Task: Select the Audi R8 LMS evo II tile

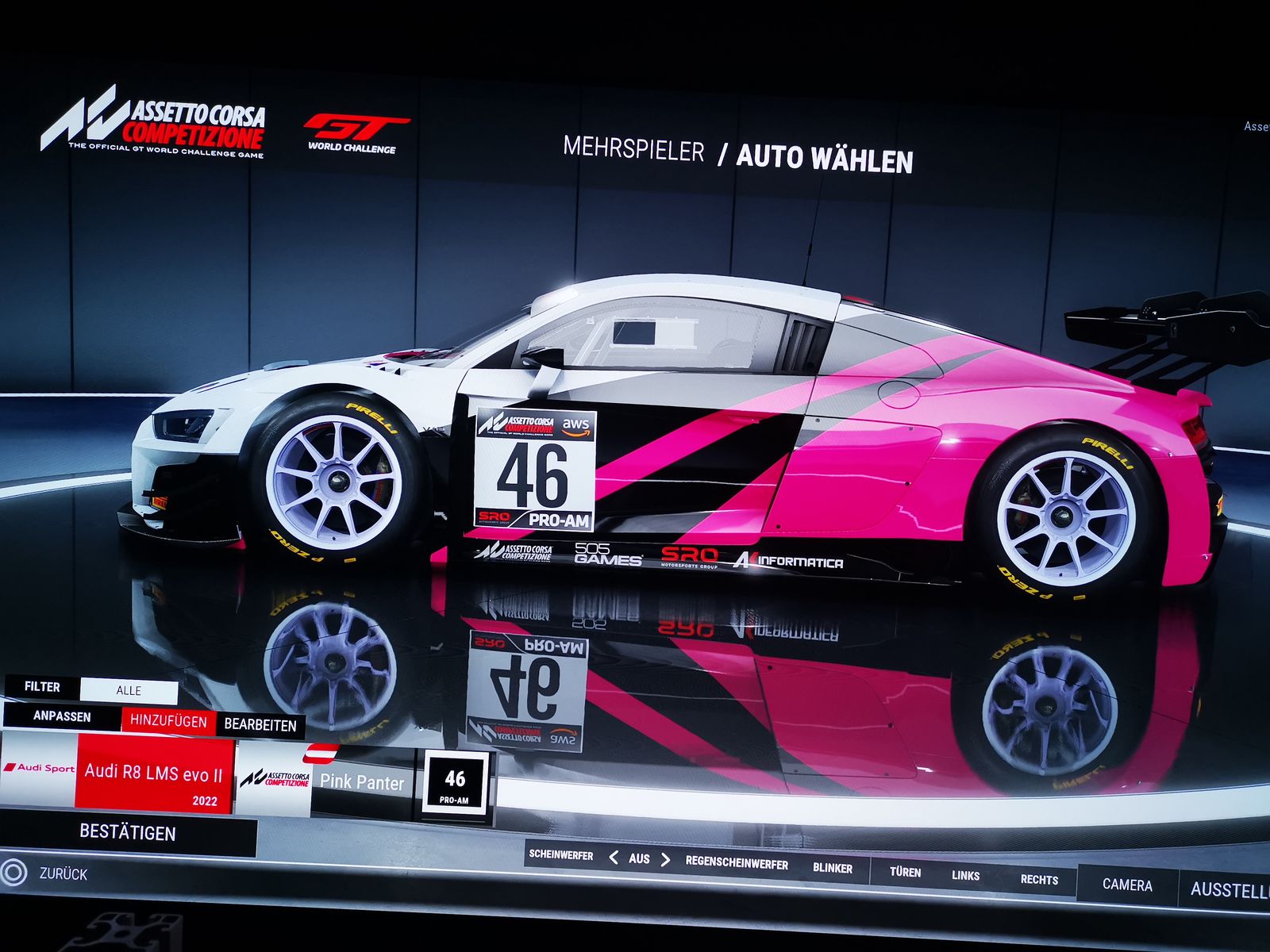Action: (x=153, y=774)
